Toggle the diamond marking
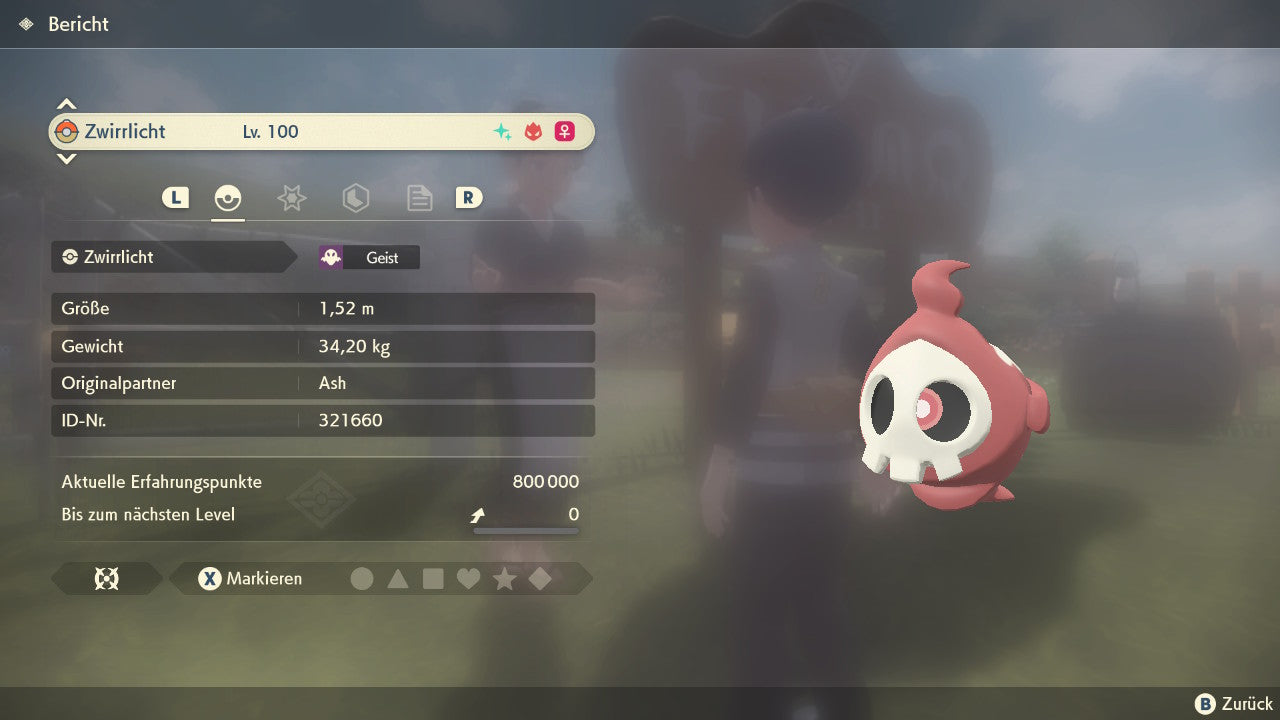 click(540, 578)
